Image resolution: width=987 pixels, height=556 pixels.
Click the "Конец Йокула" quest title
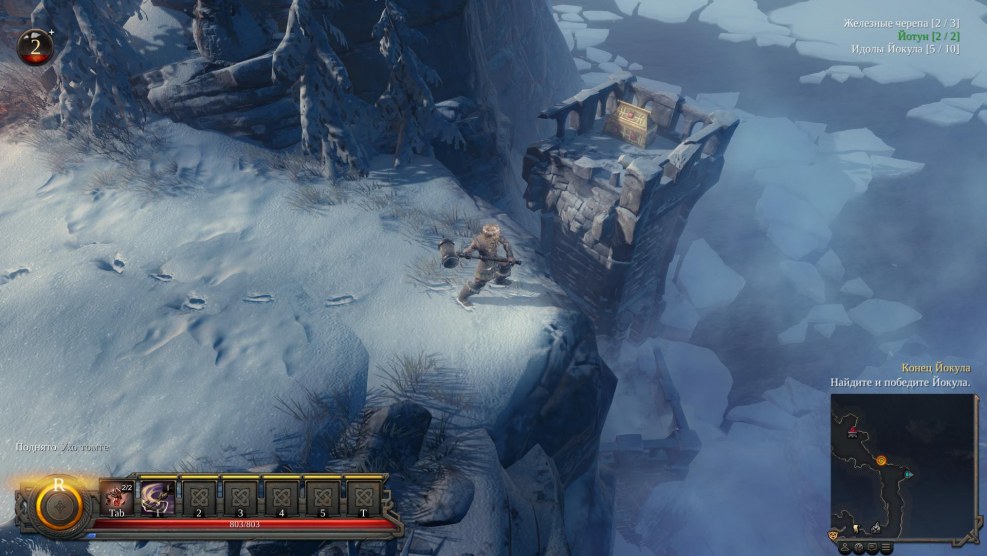click(935, 368)
